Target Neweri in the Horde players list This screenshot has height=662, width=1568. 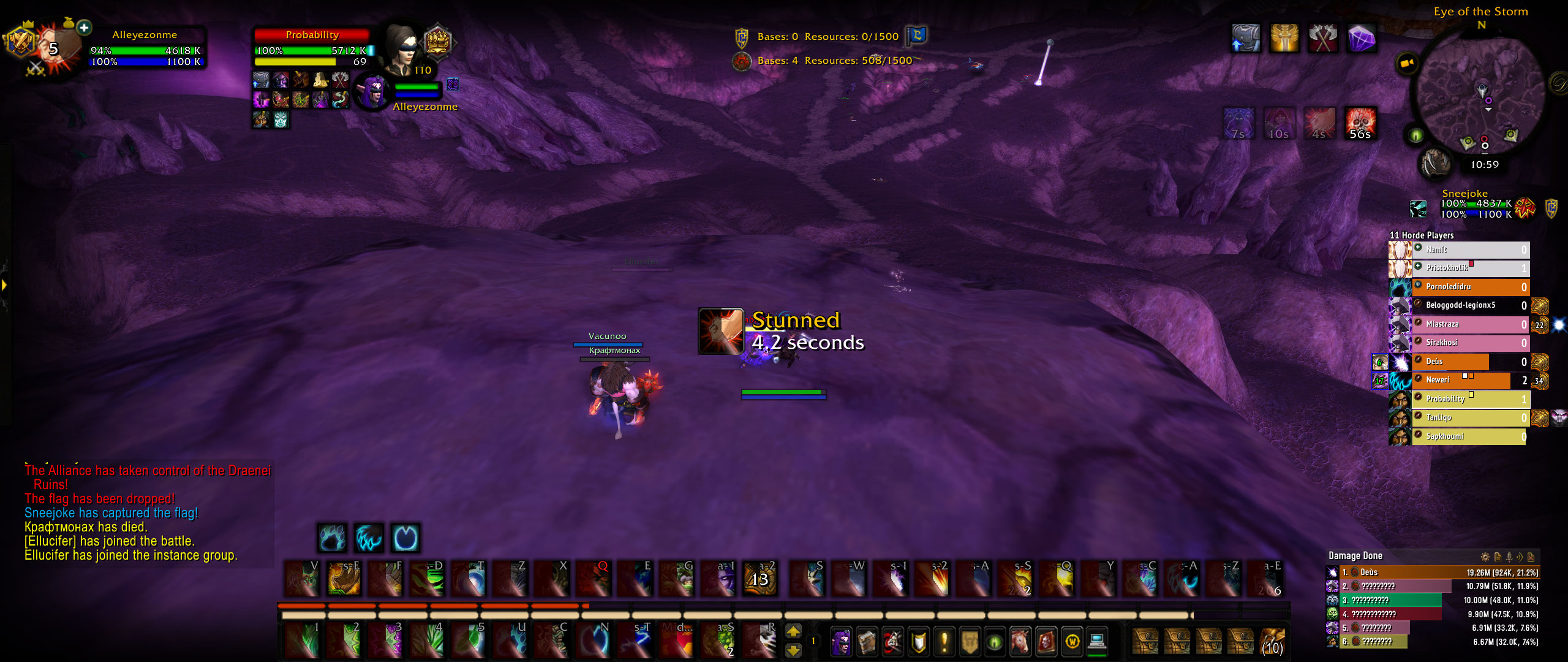(1470, 381)
